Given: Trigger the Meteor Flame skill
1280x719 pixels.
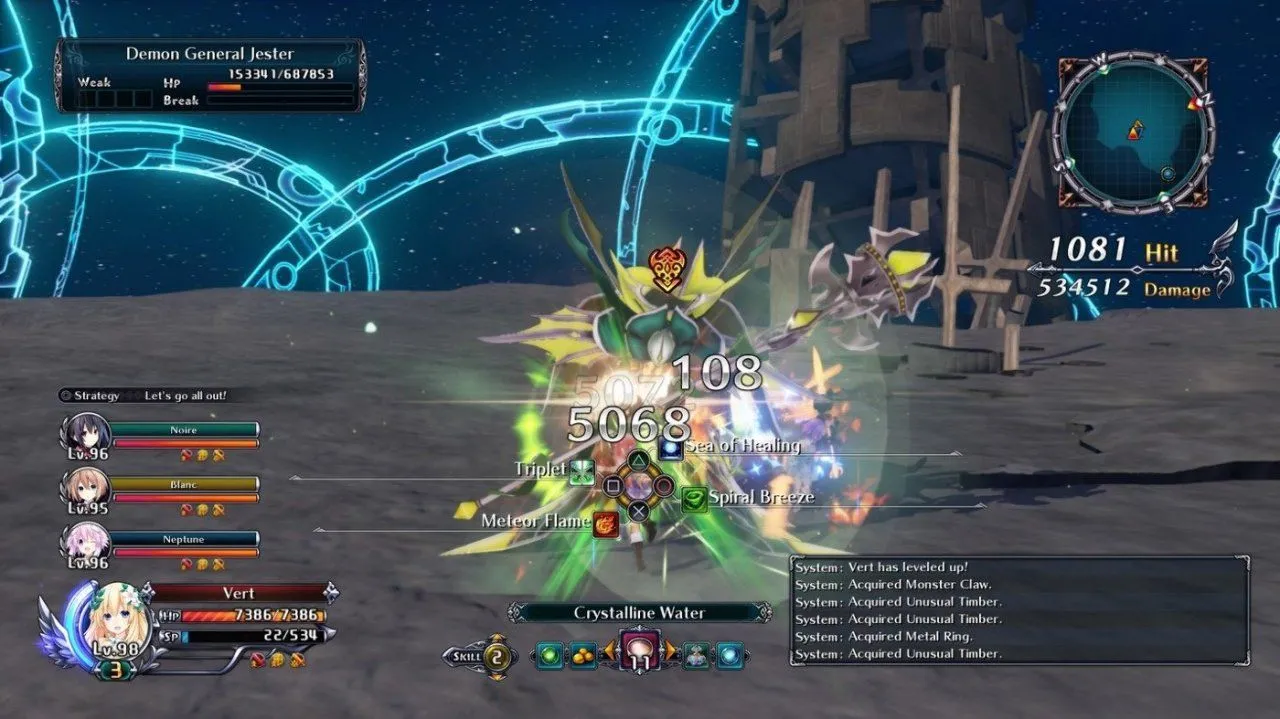Looking at the screenshot, I should pyautogui.click(x=605, y=522).
